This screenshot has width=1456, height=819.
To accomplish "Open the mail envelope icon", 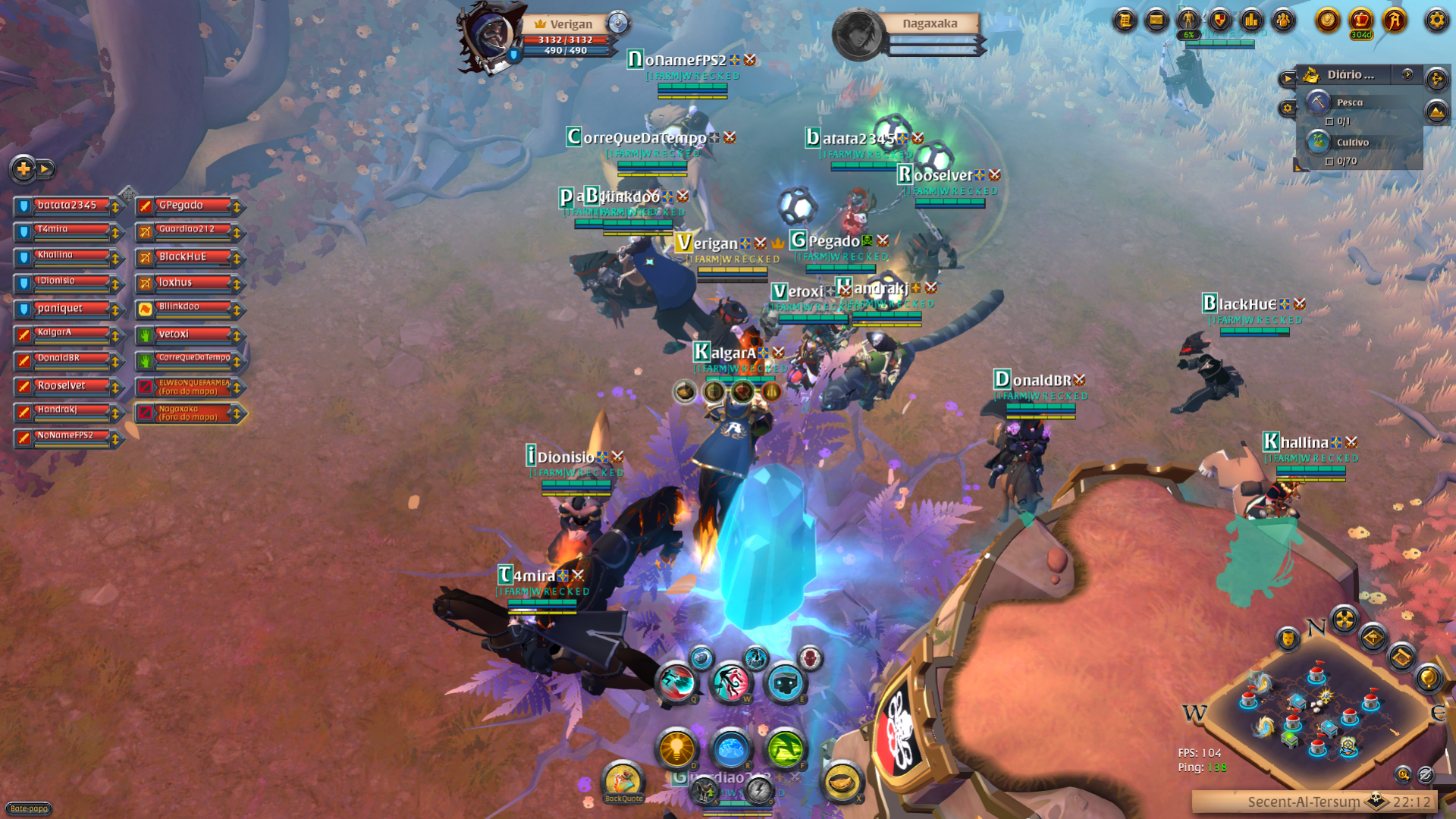I will [x=1156, y=20].
